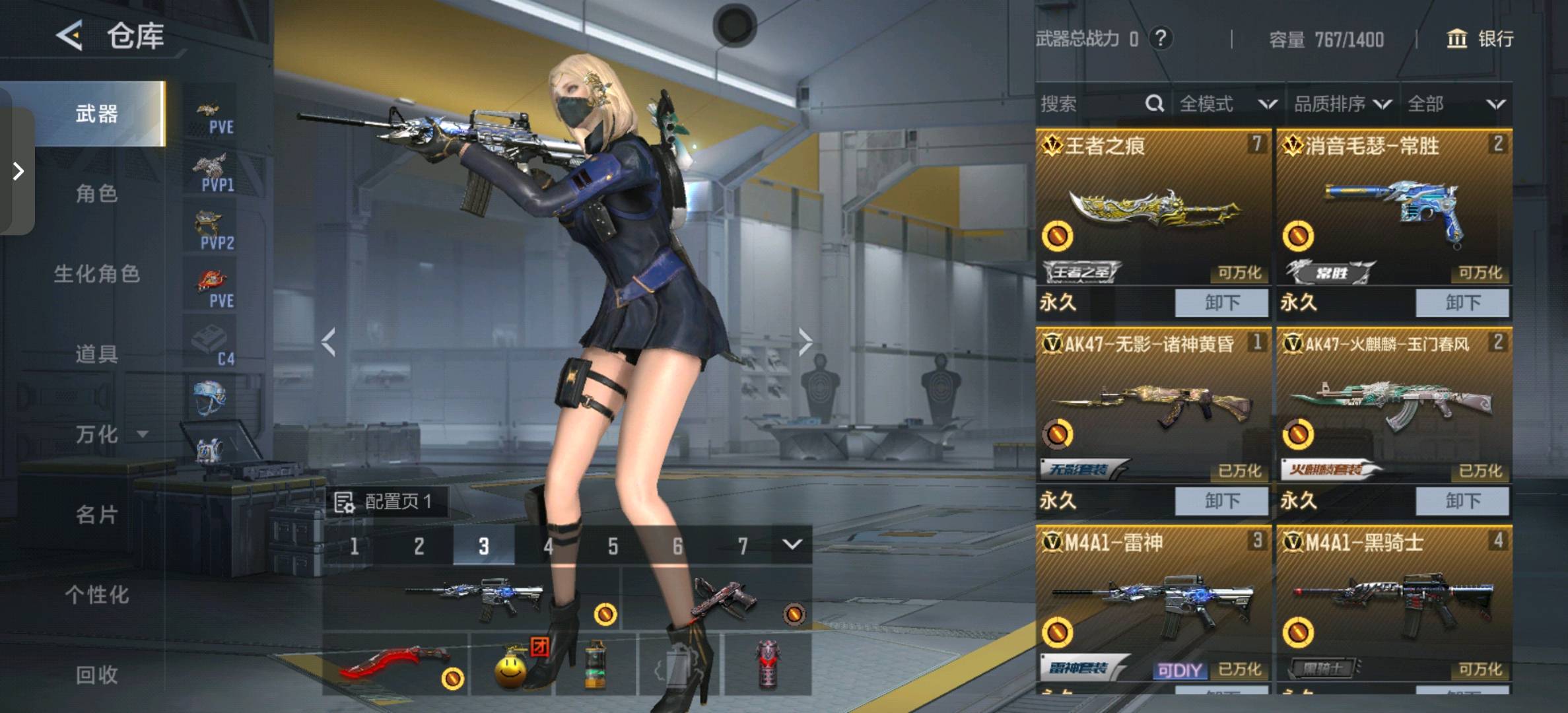
Task: Open the 品质排序 sort dropdown
Action: tap(1342, 104)
